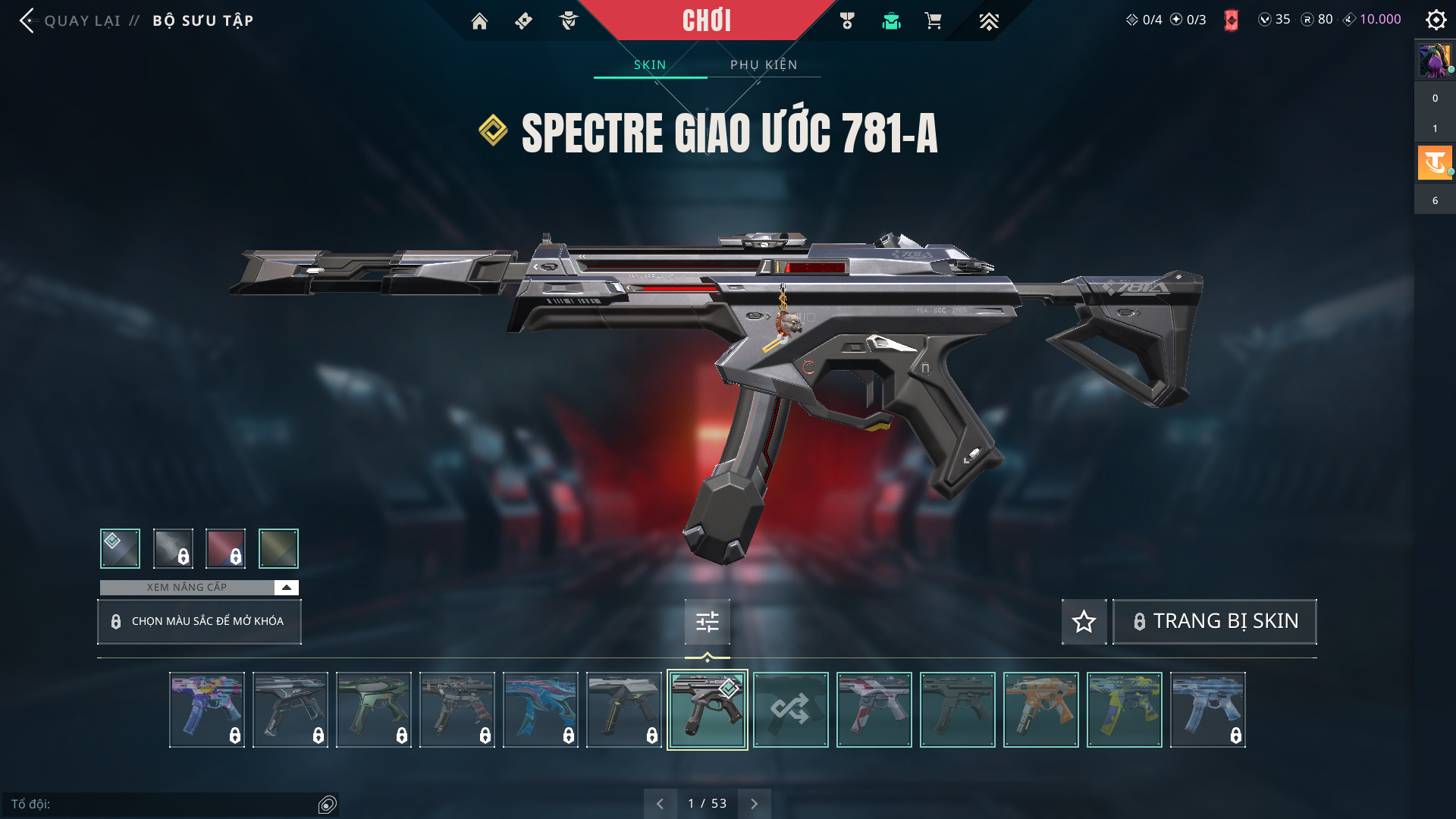Pick the yellow and blue Spectre skin

(x=1124, y=710)
